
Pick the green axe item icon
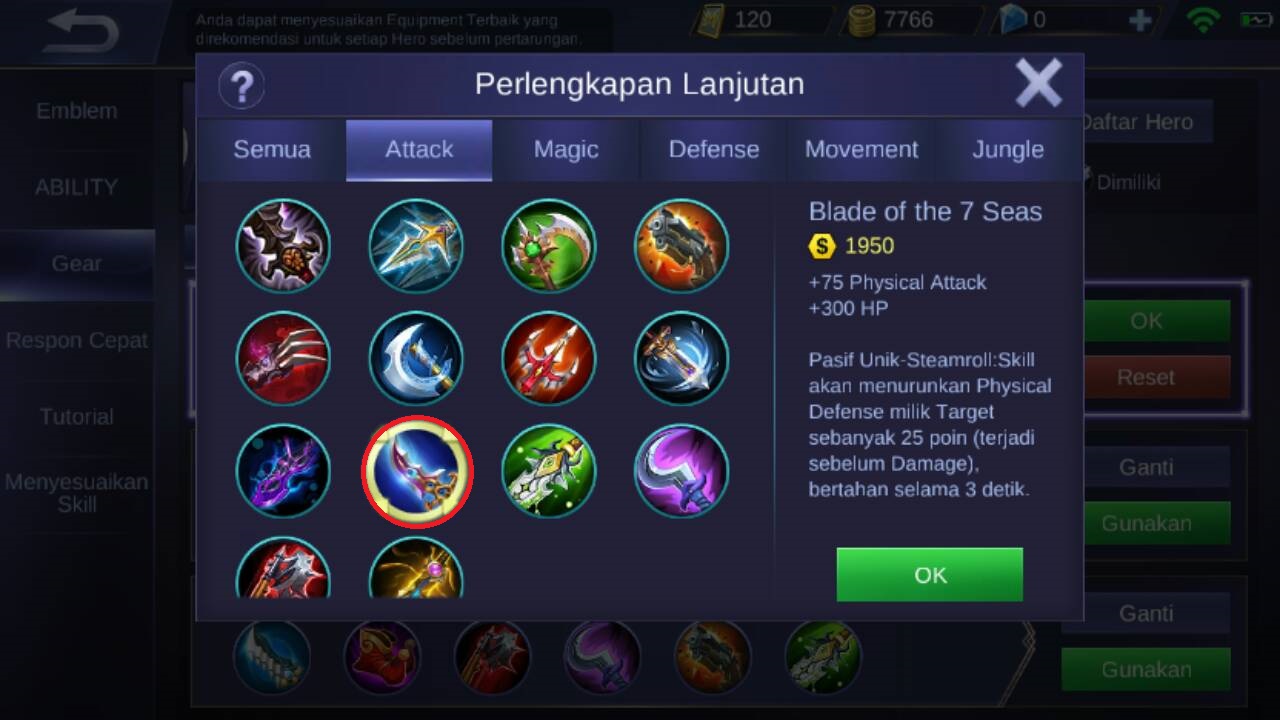point(549,246)
